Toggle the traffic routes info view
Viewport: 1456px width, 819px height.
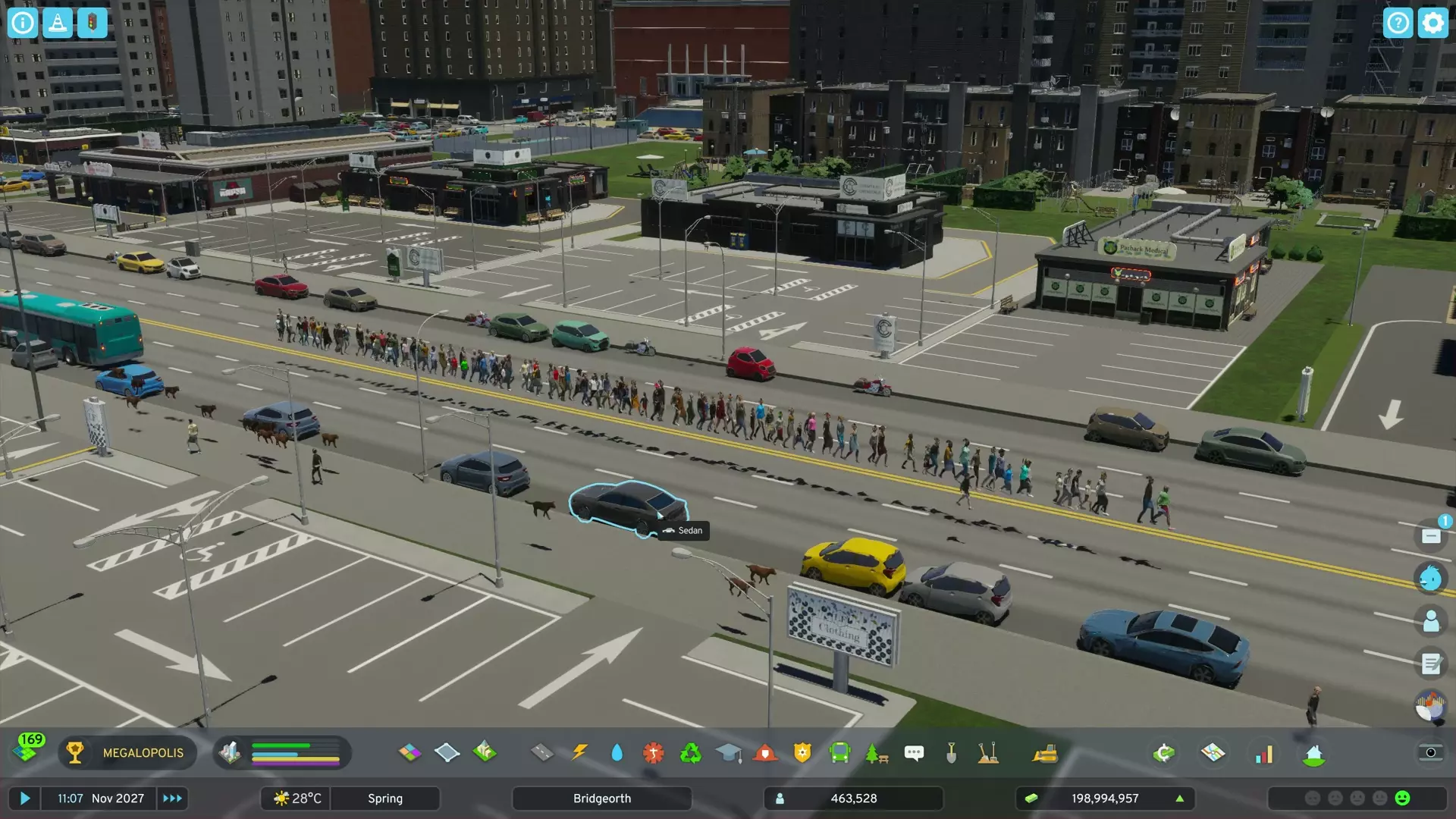pos(90,23)
